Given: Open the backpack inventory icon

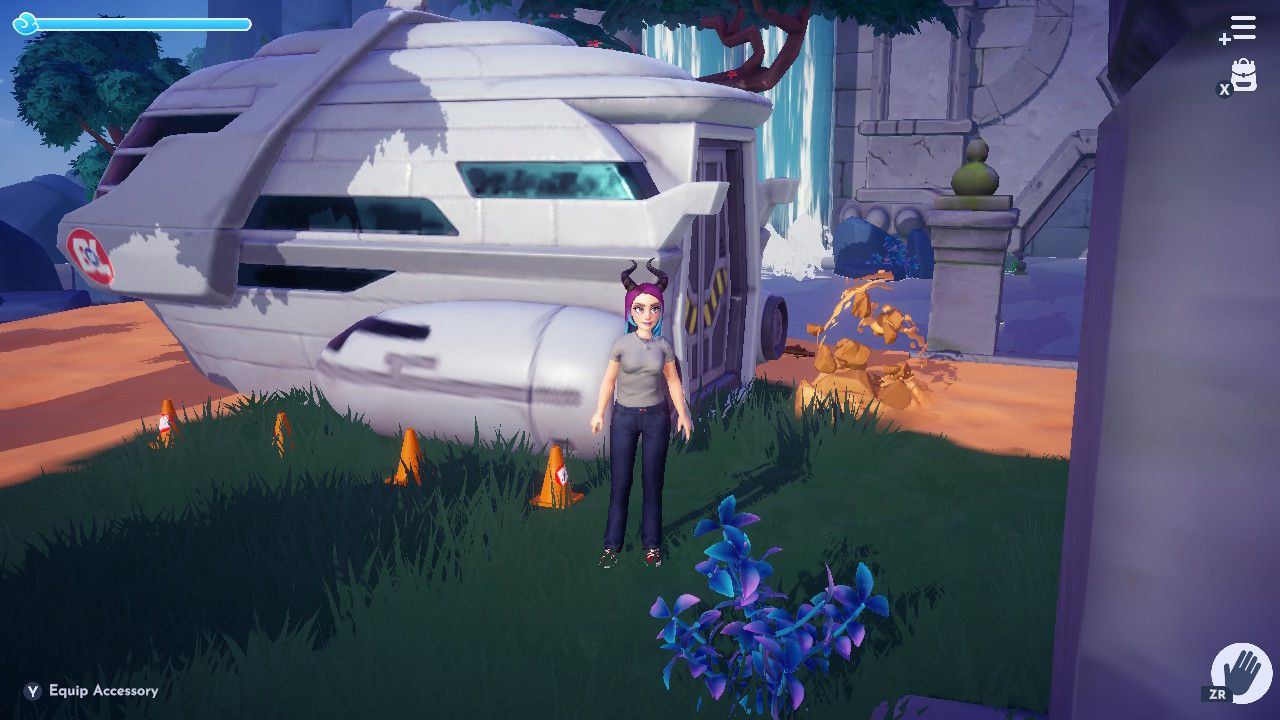Looking at the screenshot, I should point(1243,75).
